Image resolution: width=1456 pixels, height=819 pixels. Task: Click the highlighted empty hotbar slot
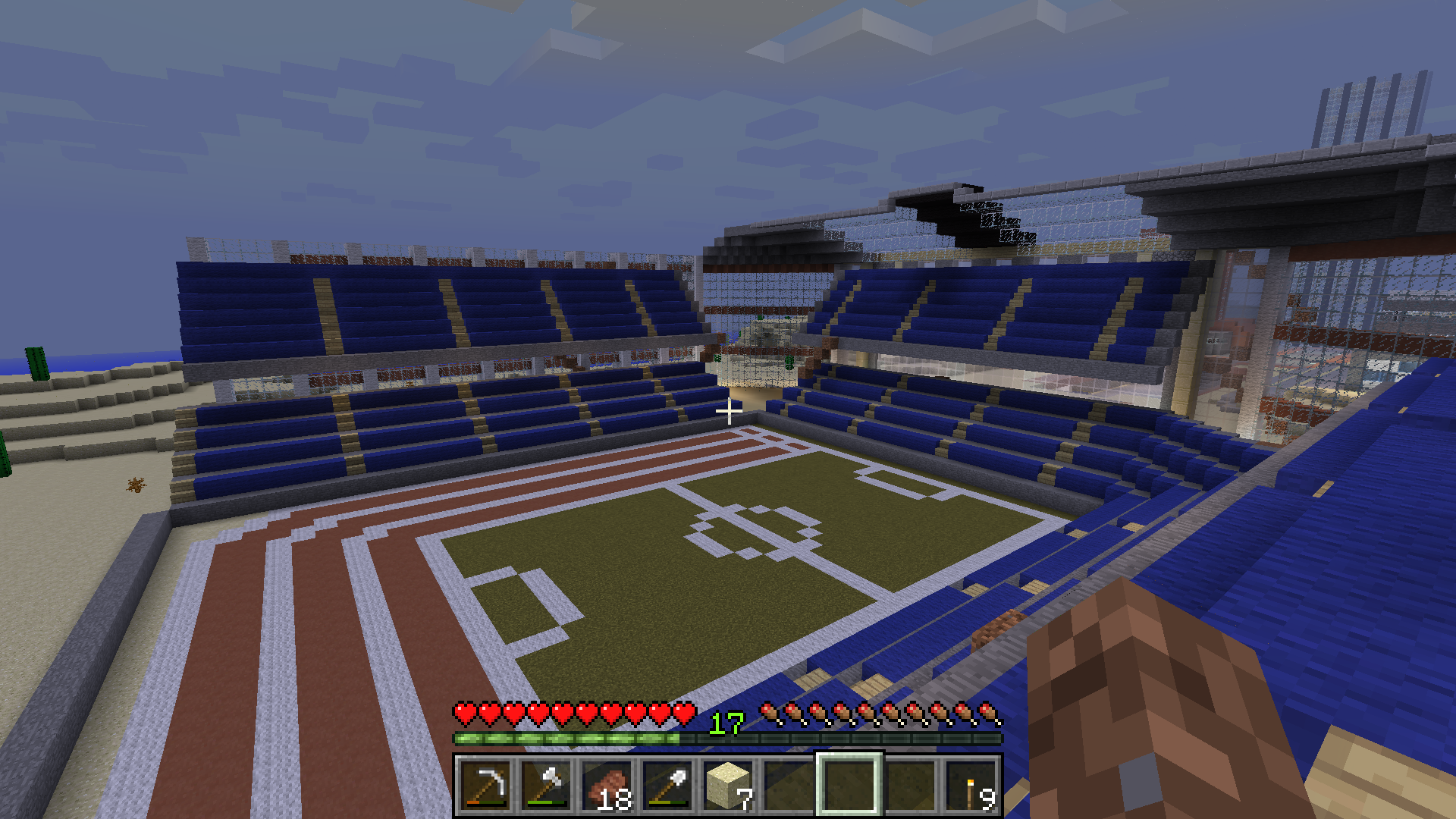tap(849, 786)
